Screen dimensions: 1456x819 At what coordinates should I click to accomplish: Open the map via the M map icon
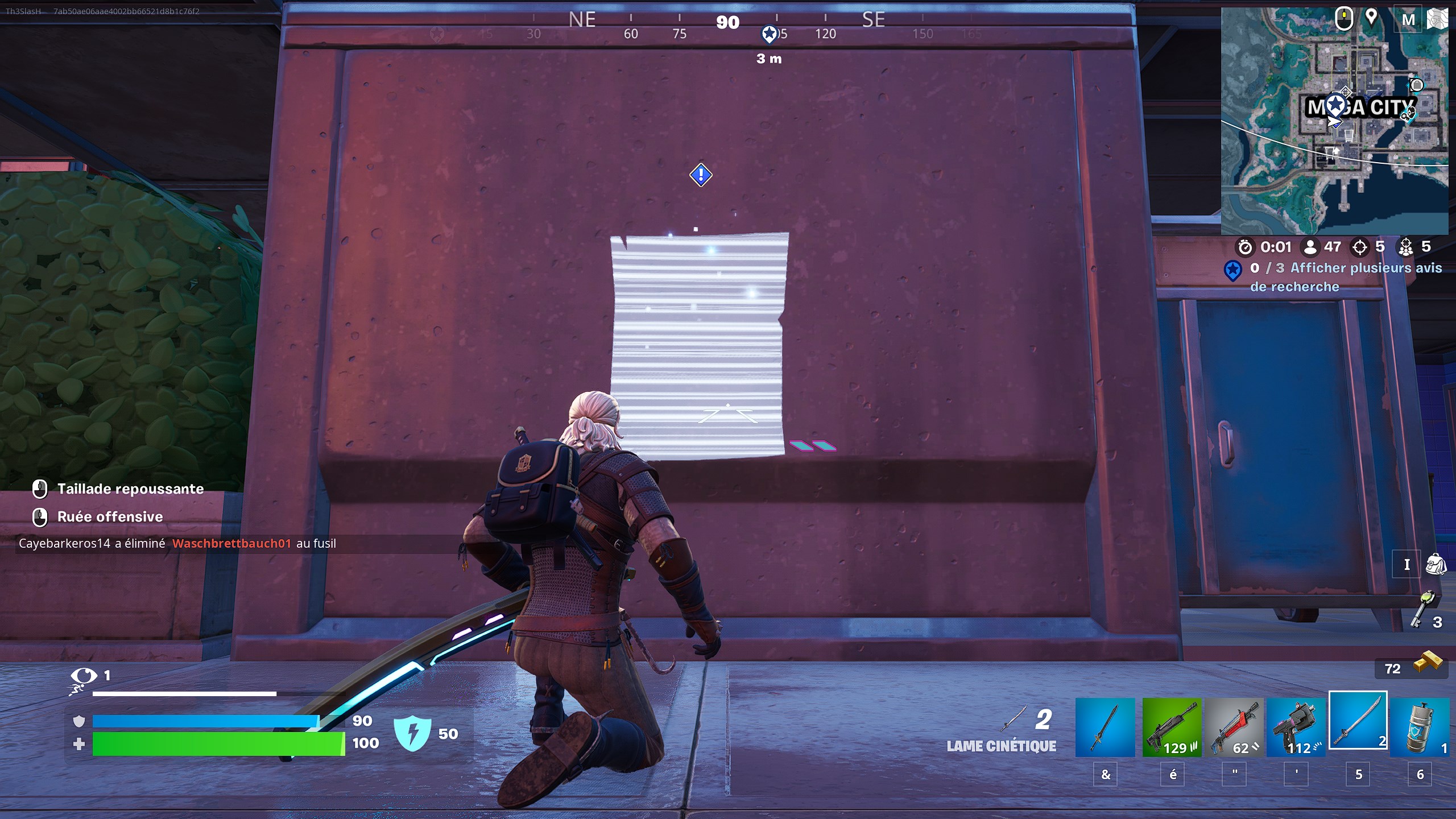pyautogui.click(x=1409, y=19)
